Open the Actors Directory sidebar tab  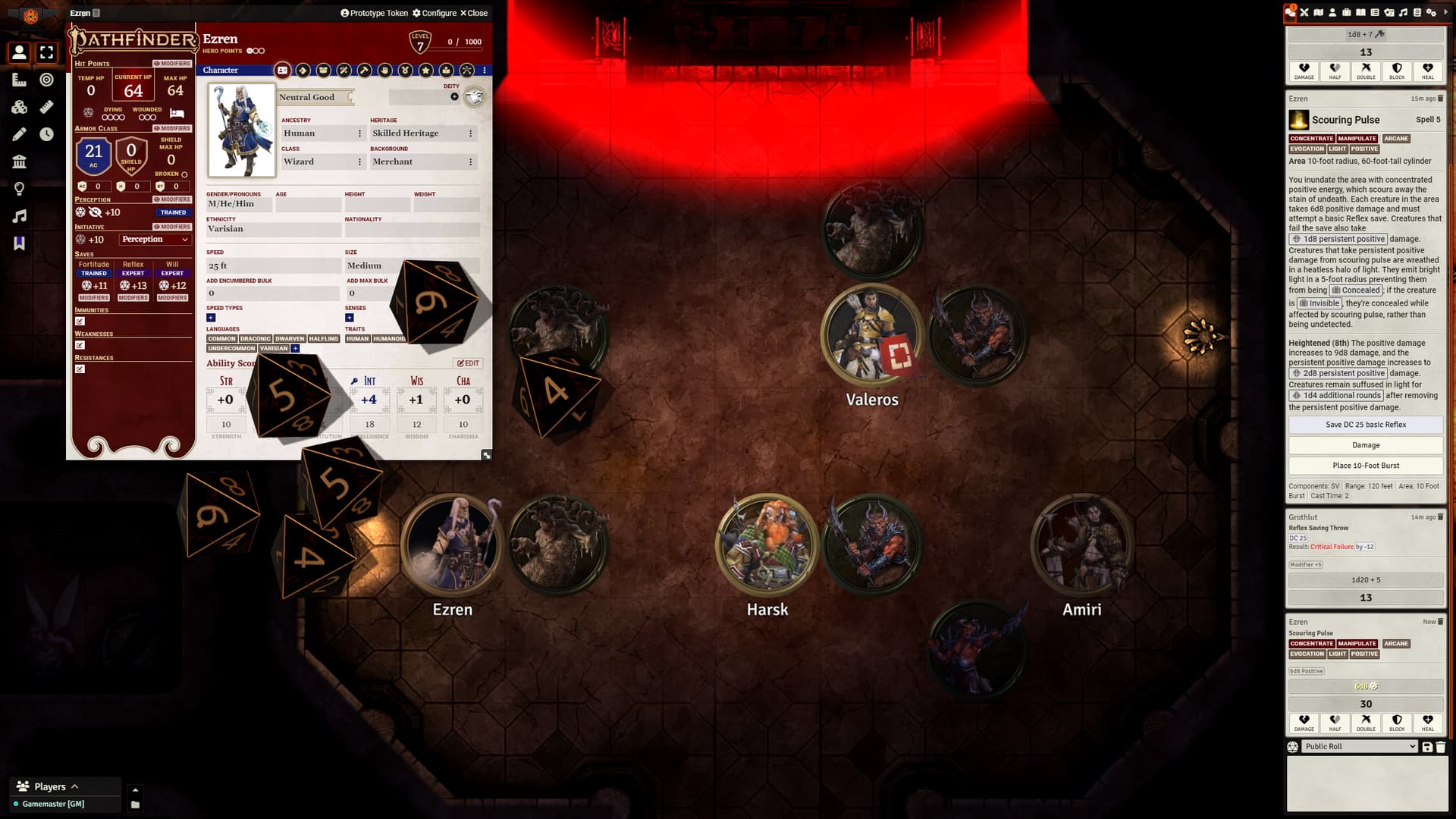coord(1332,13)
